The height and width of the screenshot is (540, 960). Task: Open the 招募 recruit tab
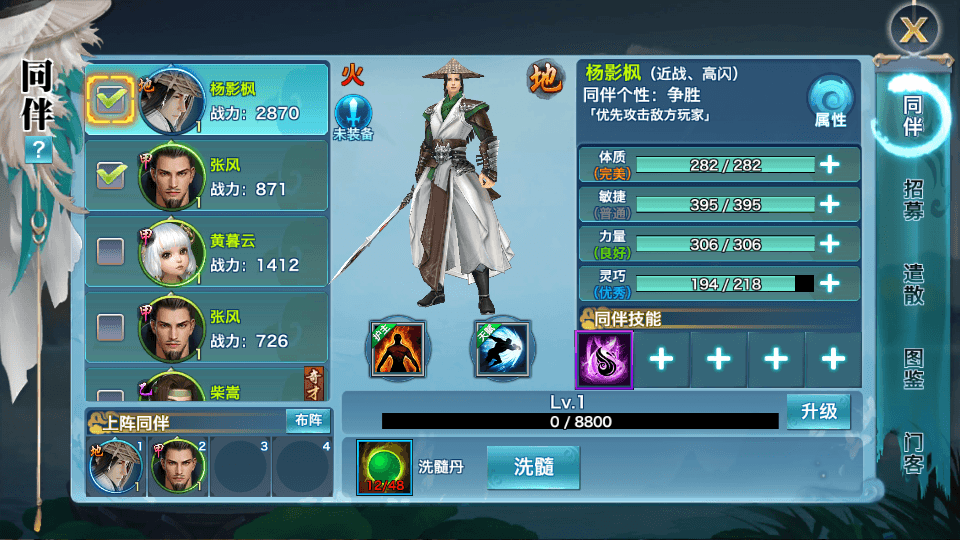click(912, 201)
